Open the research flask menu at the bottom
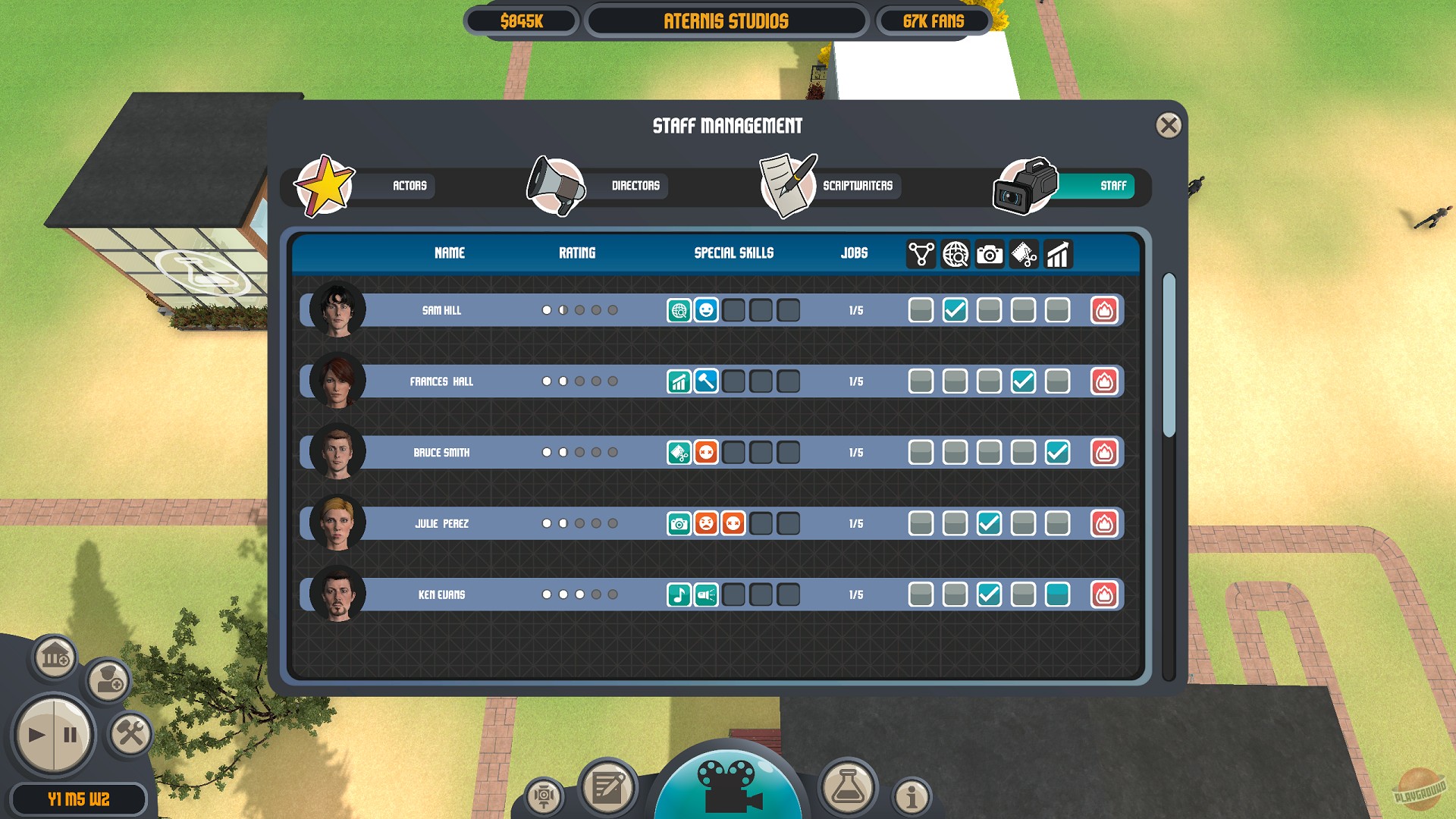Screen dimensions: 1456x819 (x=849, y=789)
